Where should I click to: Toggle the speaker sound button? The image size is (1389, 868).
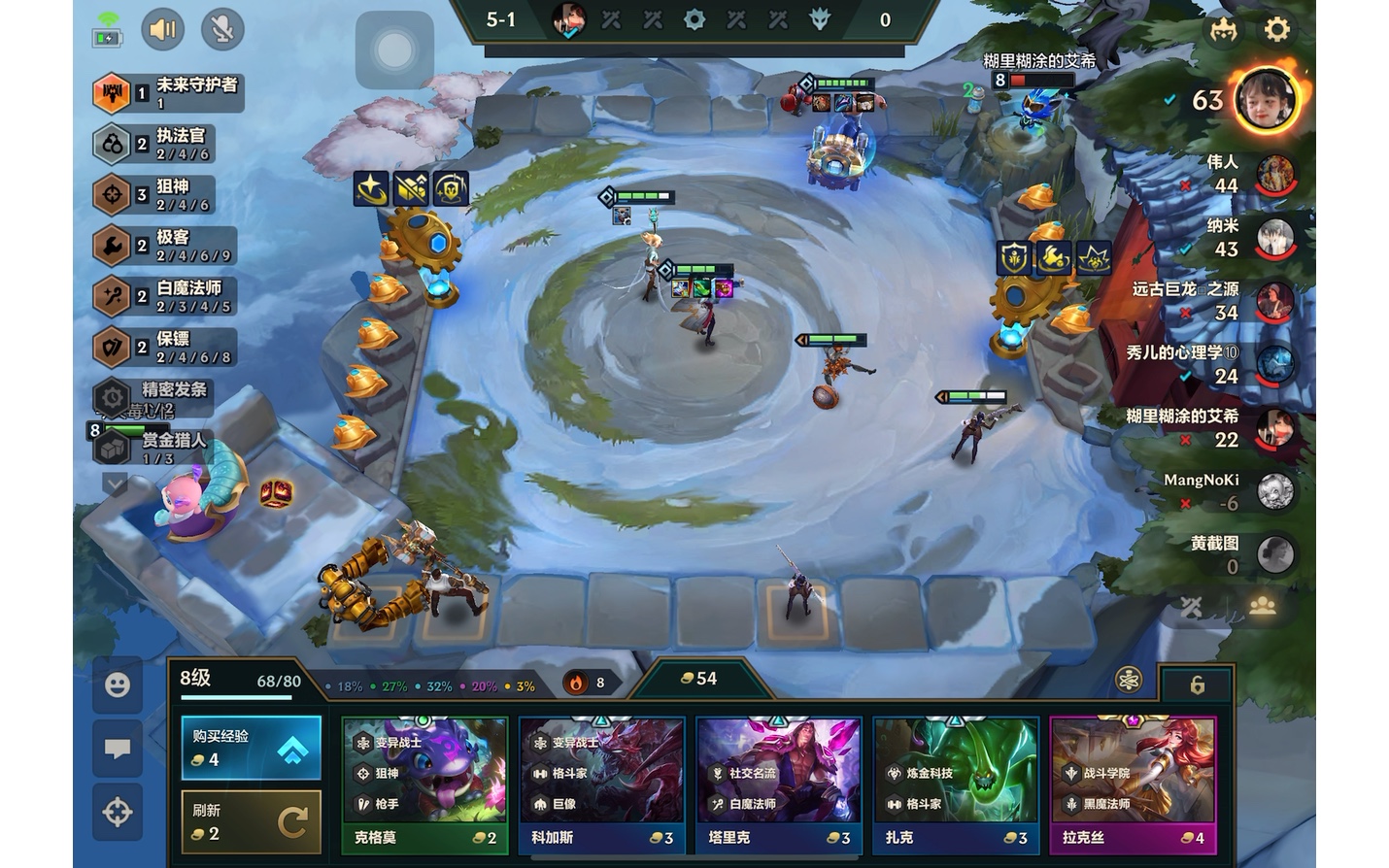162,30
